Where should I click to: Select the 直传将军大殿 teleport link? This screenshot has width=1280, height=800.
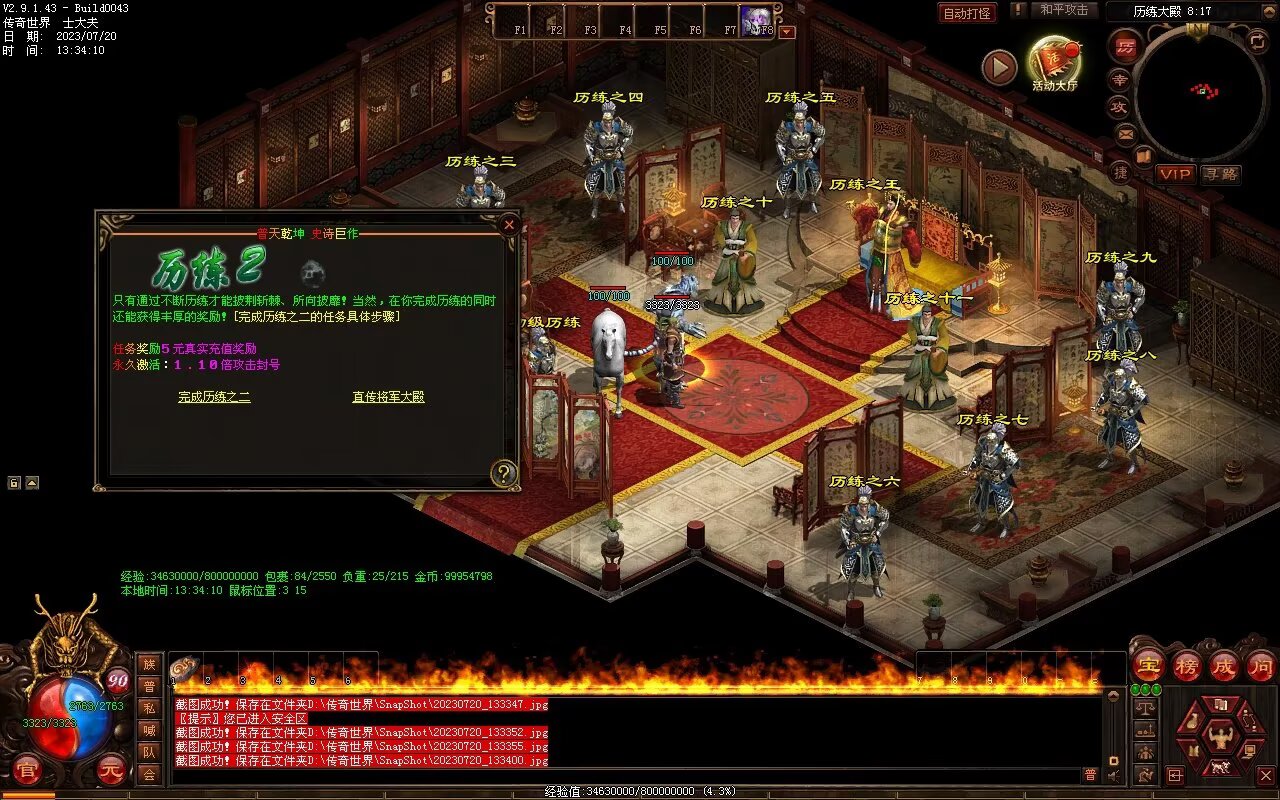[x=388, y=397]
